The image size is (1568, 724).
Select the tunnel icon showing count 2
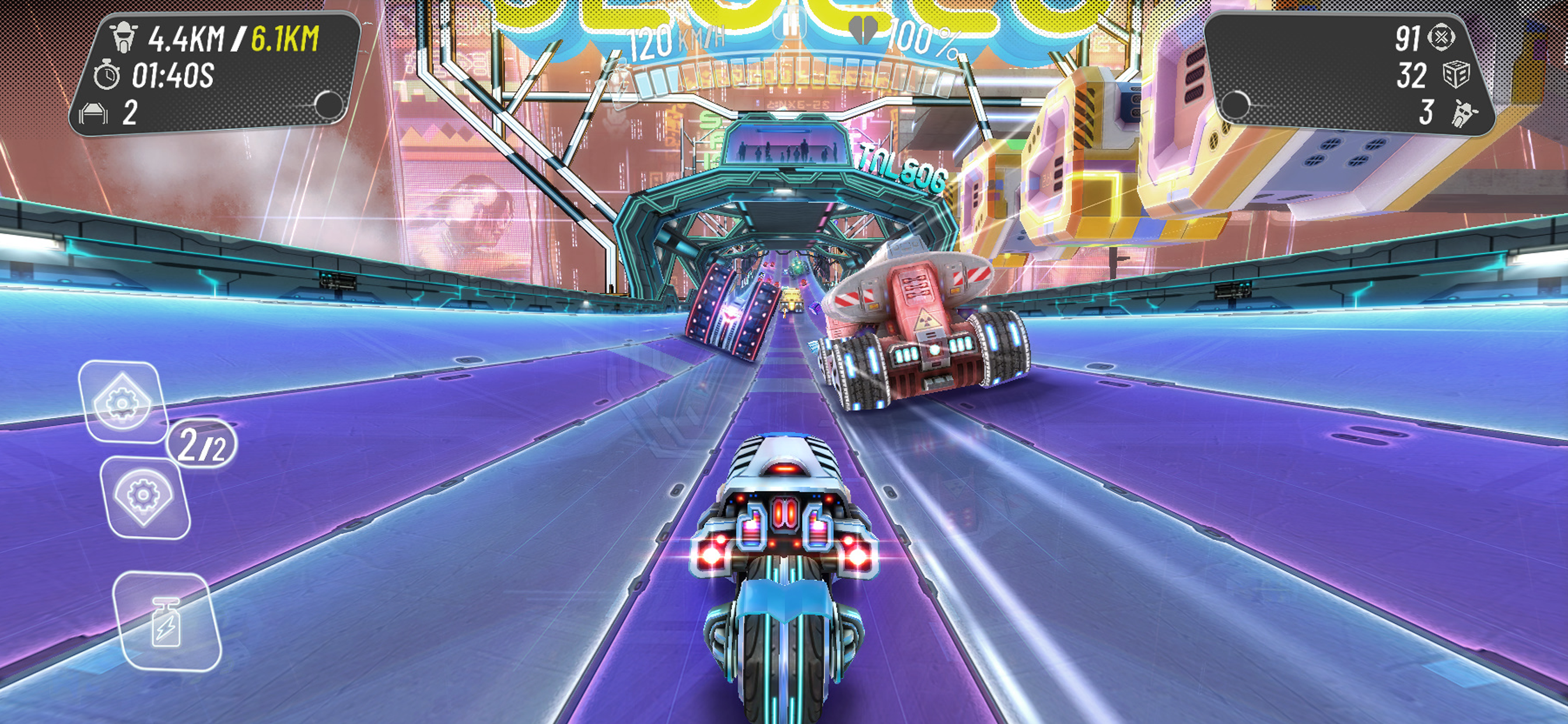click(94, 113)
